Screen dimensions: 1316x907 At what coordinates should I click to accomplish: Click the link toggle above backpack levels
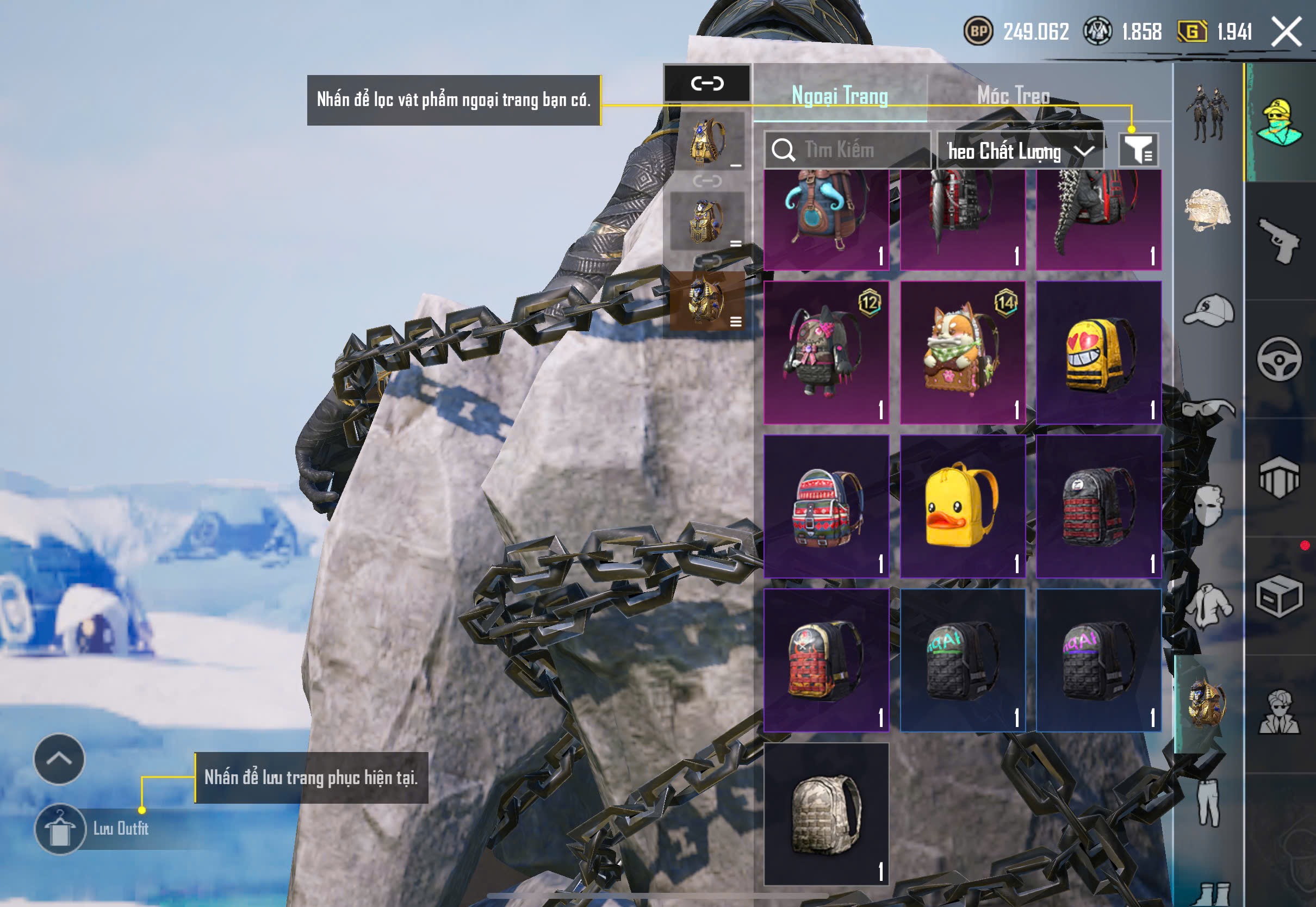(707, 84)
